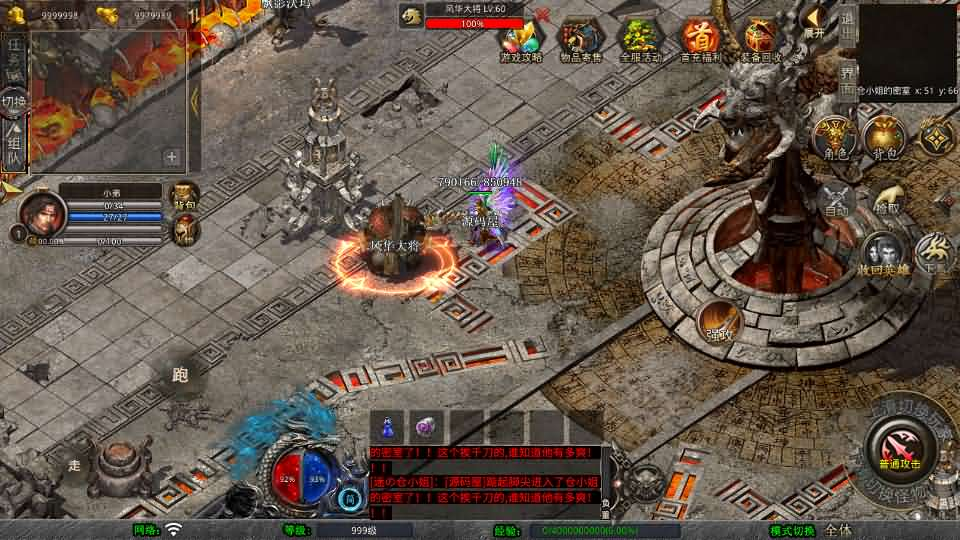Select the purple ring quick slot item
The width and height of the screenshot is (960, 540).
click(426, 427)
